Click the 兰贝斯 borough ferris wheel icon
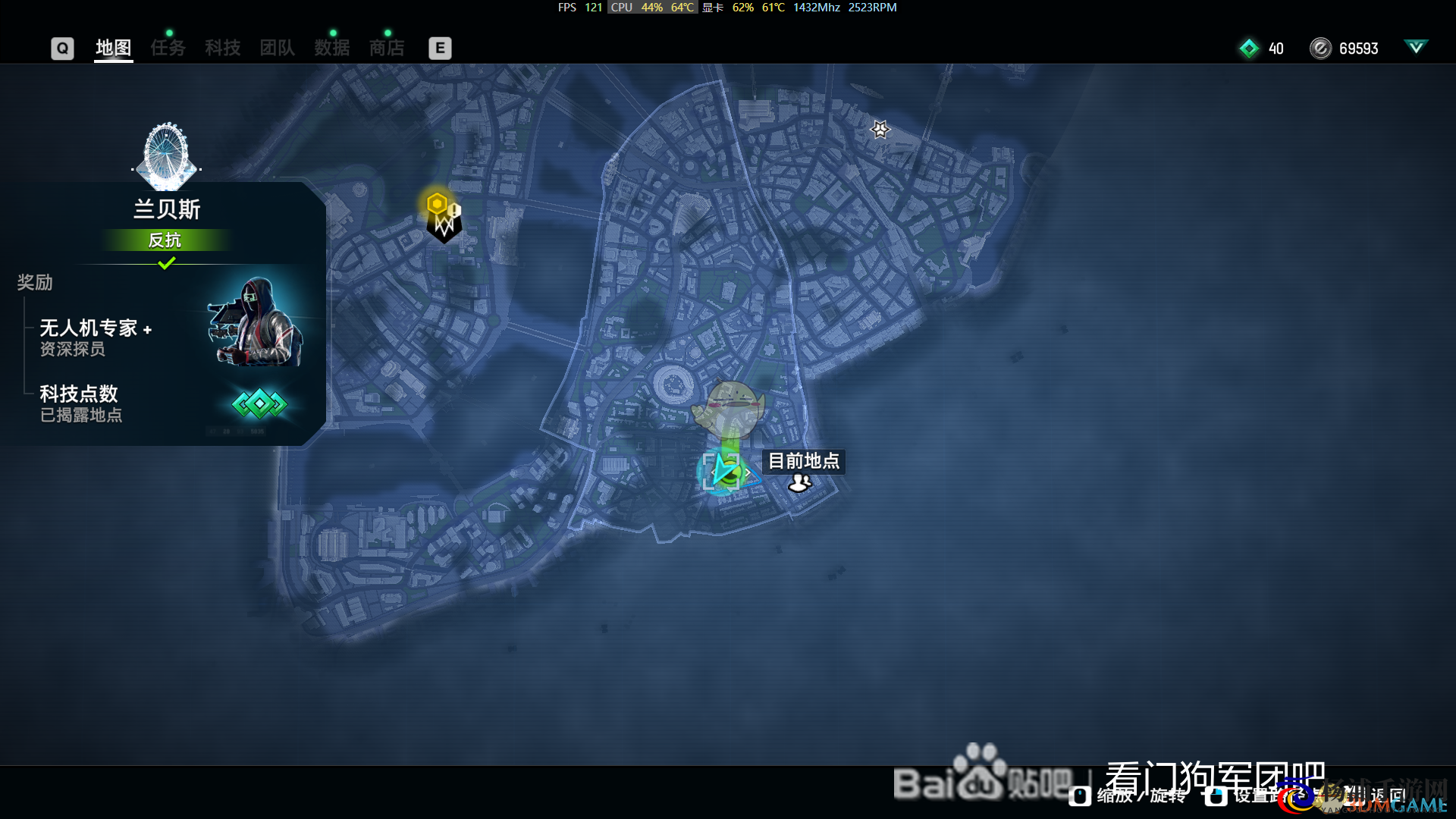This screenshot has width=1456, height=819. 166,156
